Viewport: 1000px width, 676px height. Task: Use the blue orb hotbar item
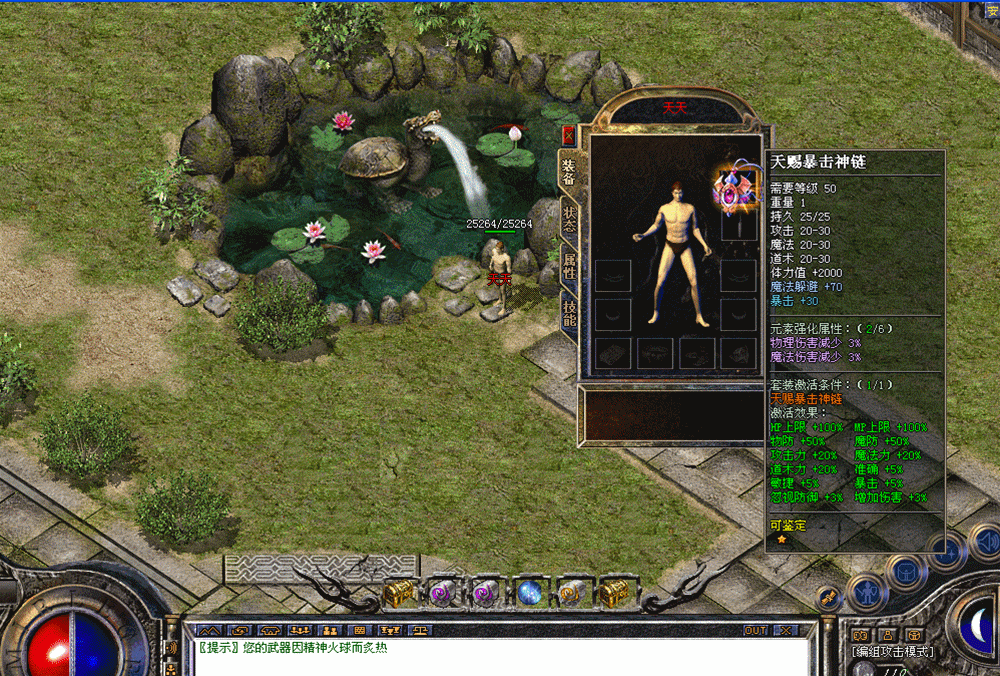528,594
